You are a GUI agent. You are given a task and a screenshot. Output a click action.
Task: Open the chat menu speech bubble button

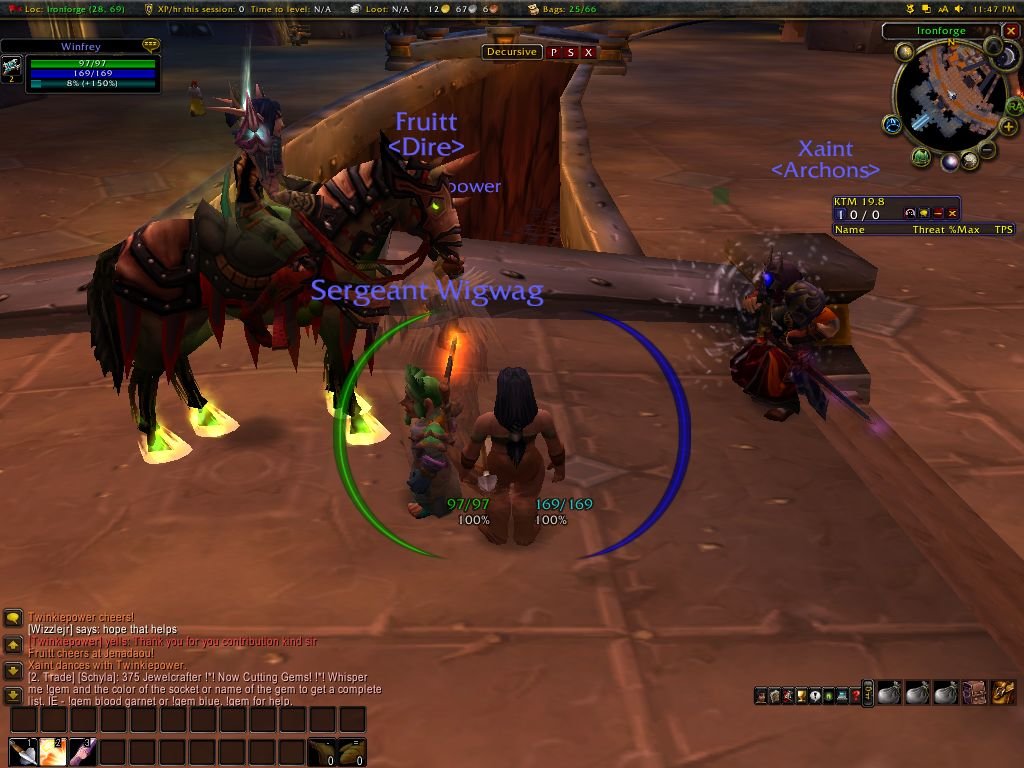(x=13, y=619)
